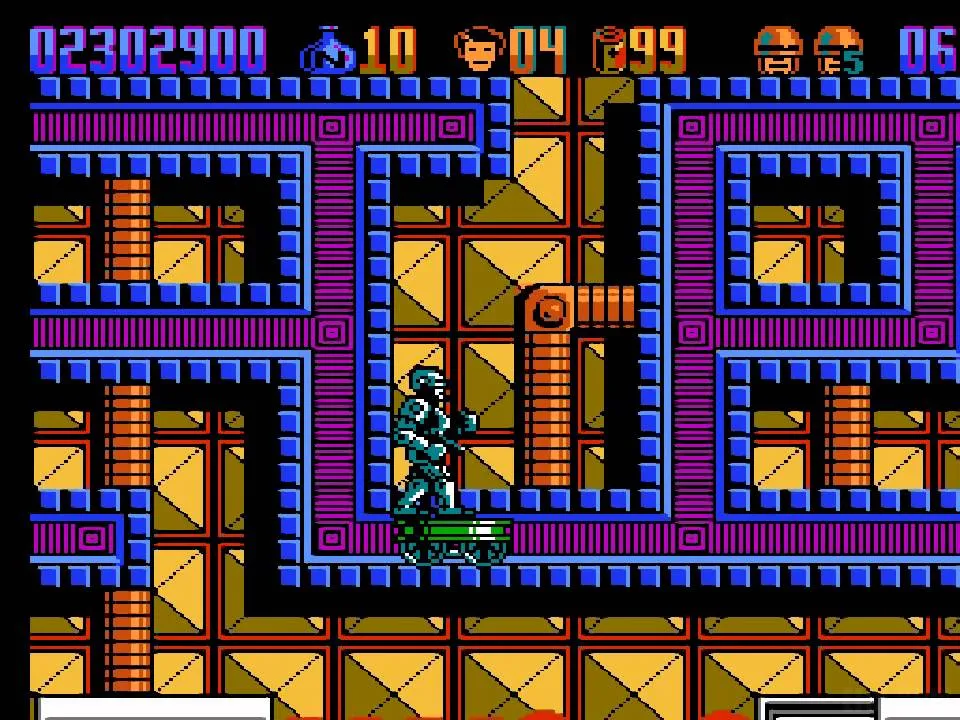The width and height of the screenshot is (960, 720).
Task: Select the full helmeted robot head icon
Action: [777, 50]
